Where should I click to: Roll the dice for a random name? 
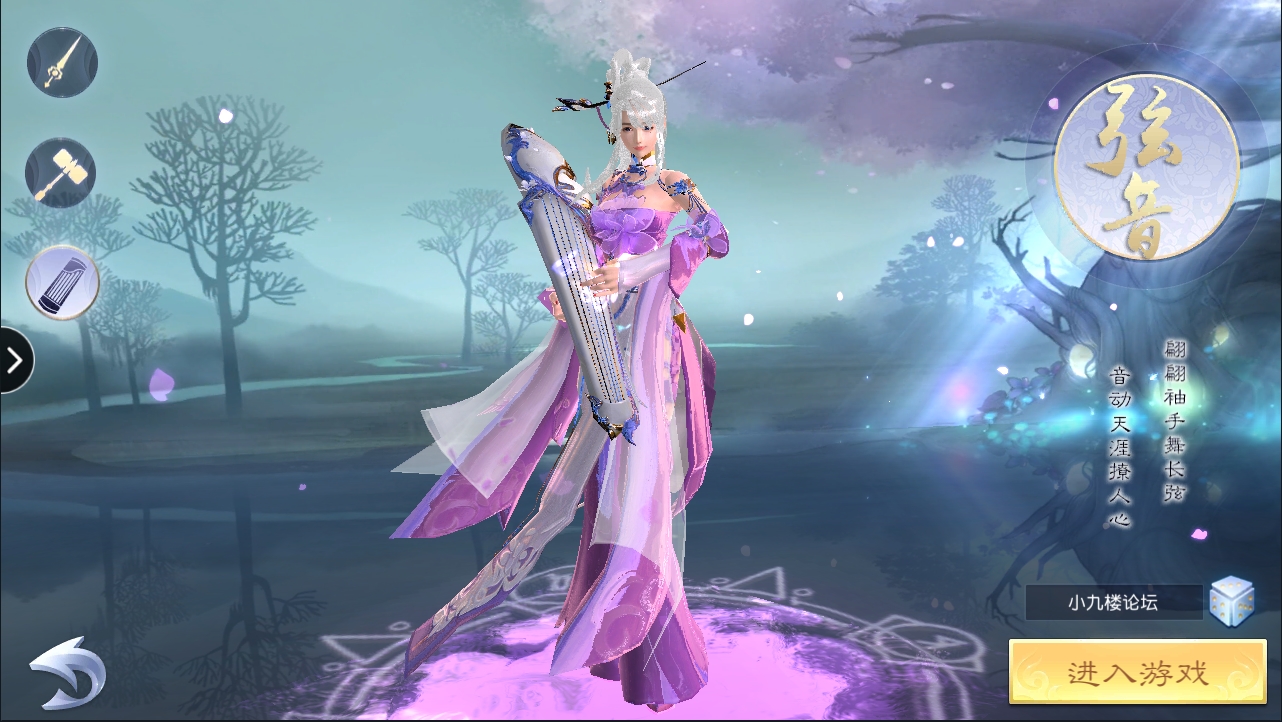point(1231,600)
